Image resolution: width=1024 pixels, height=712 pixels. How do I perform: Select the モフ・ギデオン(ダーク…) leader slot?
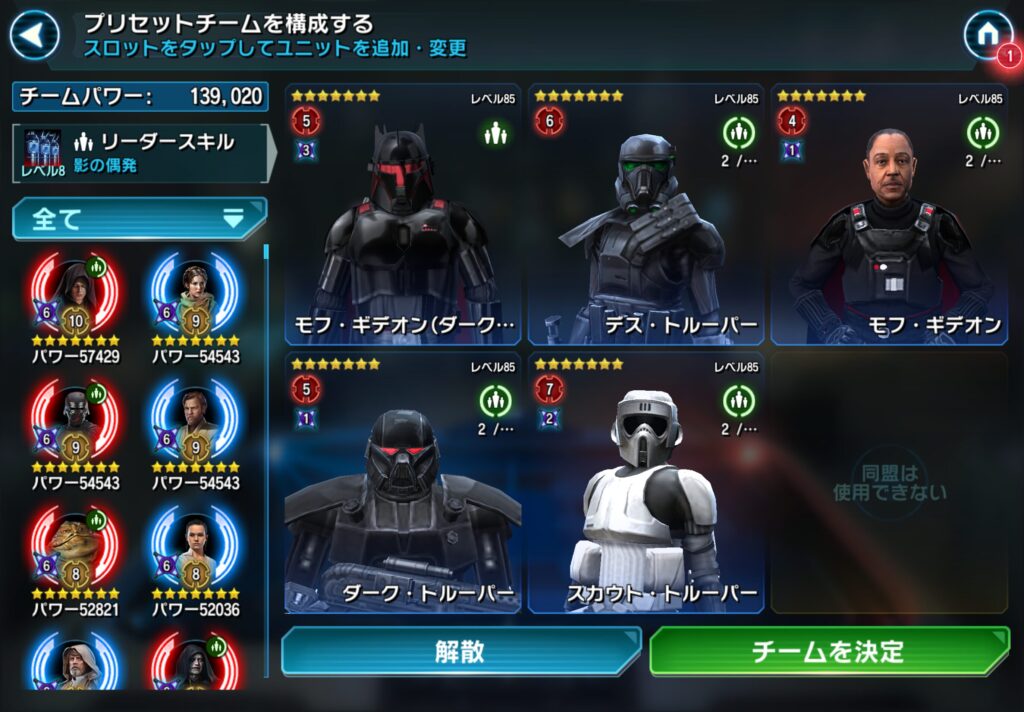pyautogui.click(x=402, y=214)
